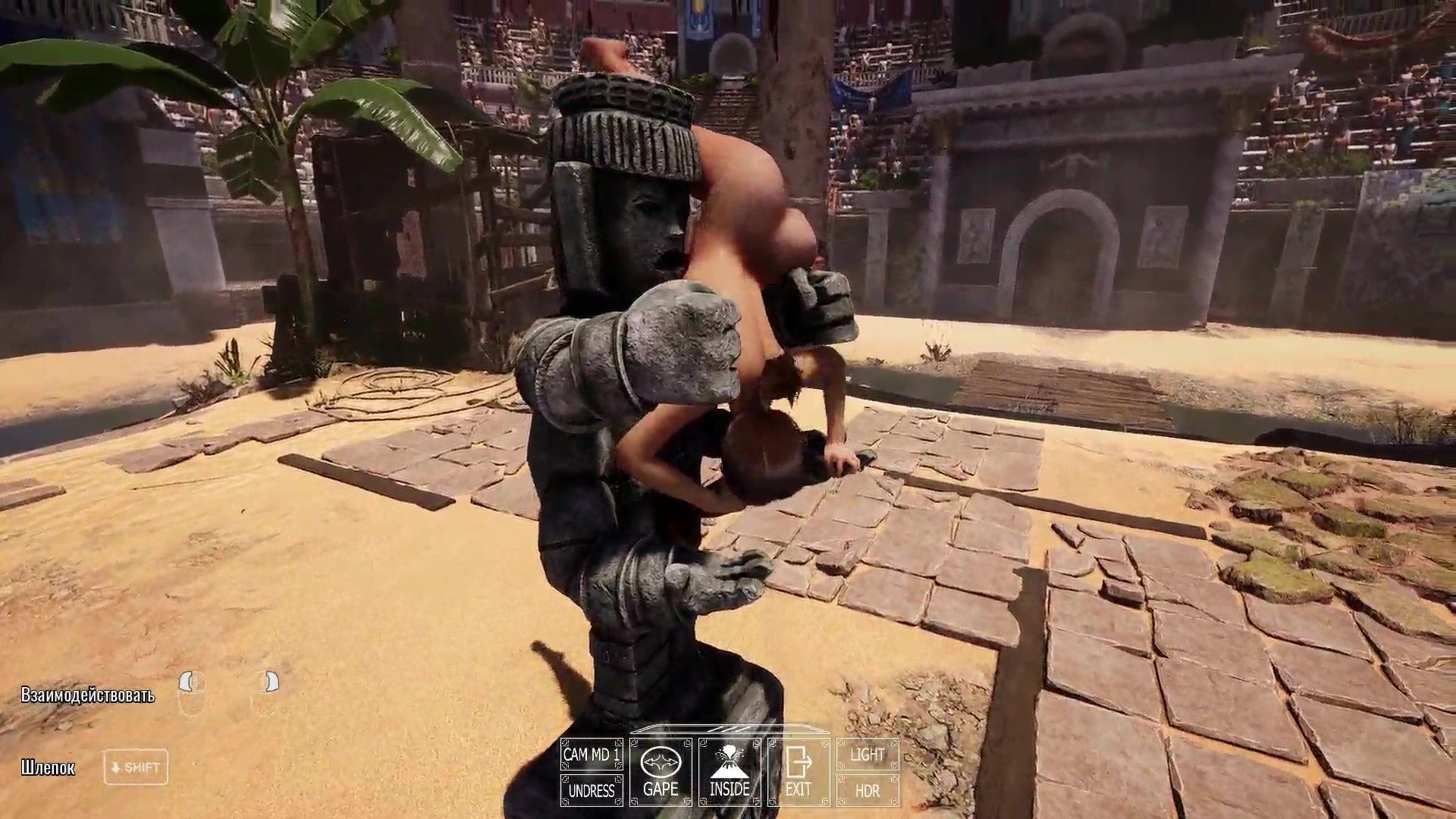Leave the scene with the EXIT button
Screen dimensions: 1456x819
(x=799, y=773)
